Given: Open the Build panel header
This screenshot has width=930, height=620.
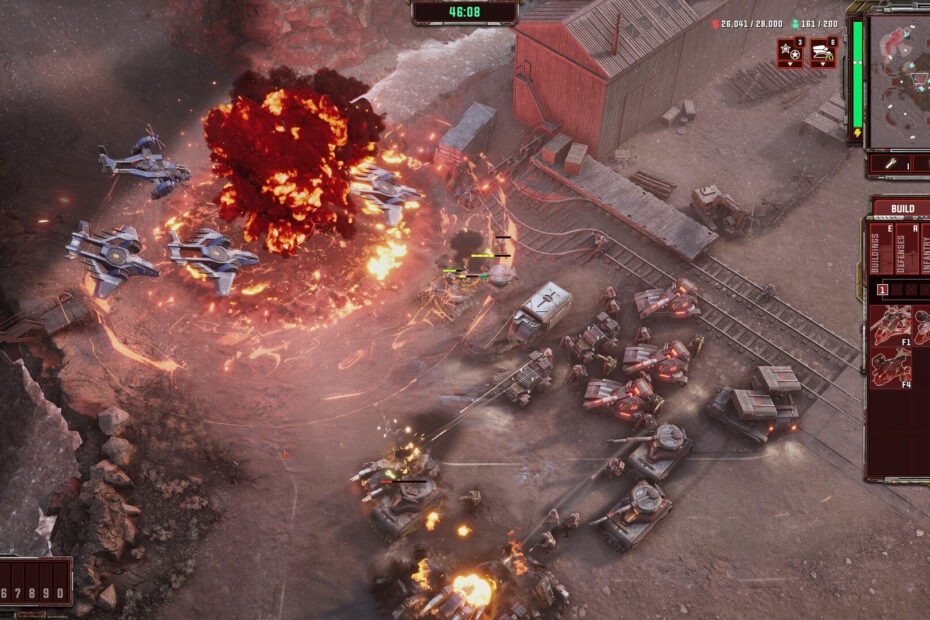Looking at the screenshot, I should coord(901,208).
